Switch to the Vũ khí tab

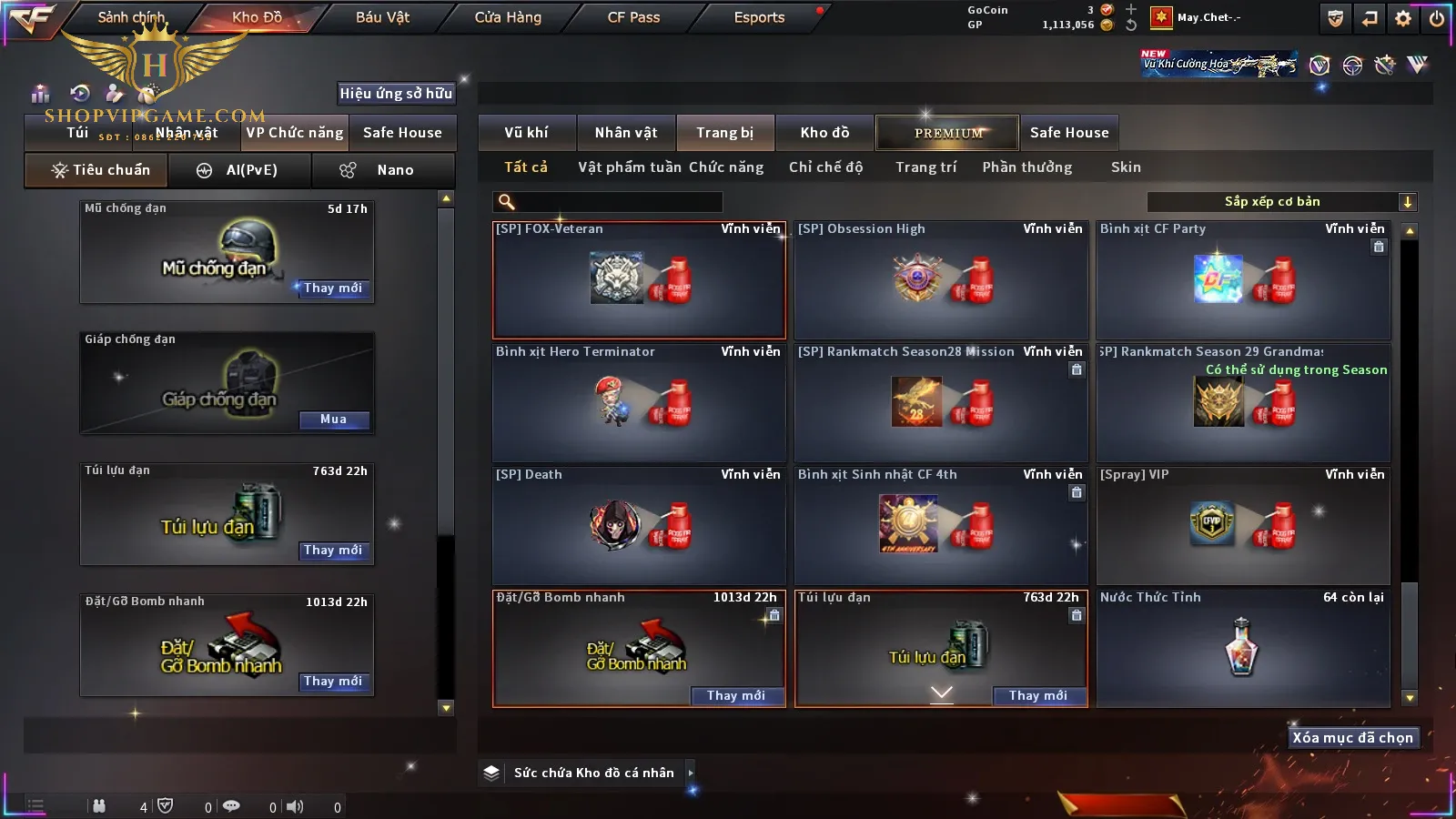click(x=526, y=133)
